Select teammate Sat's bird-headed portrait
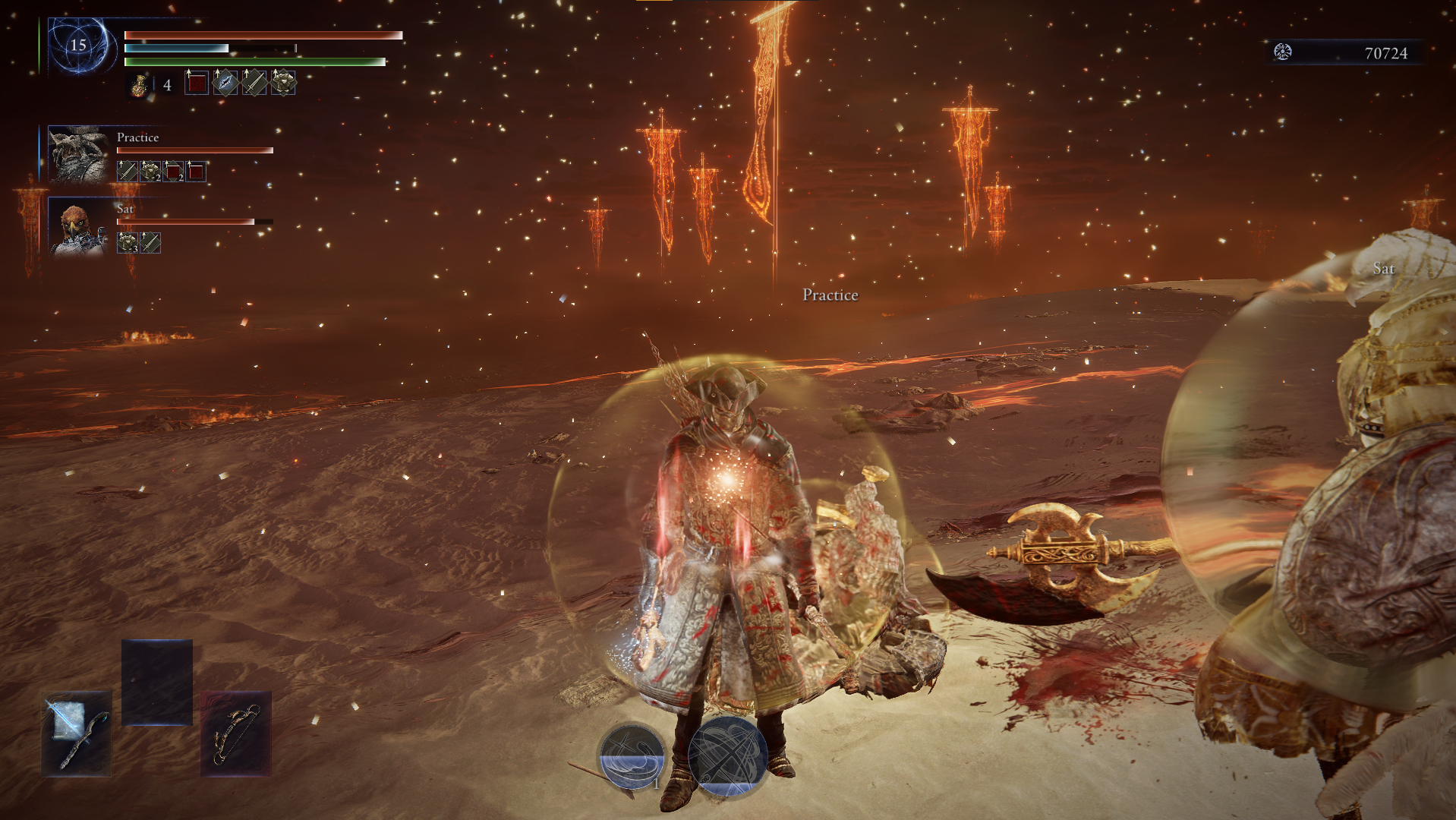 [x=78, y=228]
